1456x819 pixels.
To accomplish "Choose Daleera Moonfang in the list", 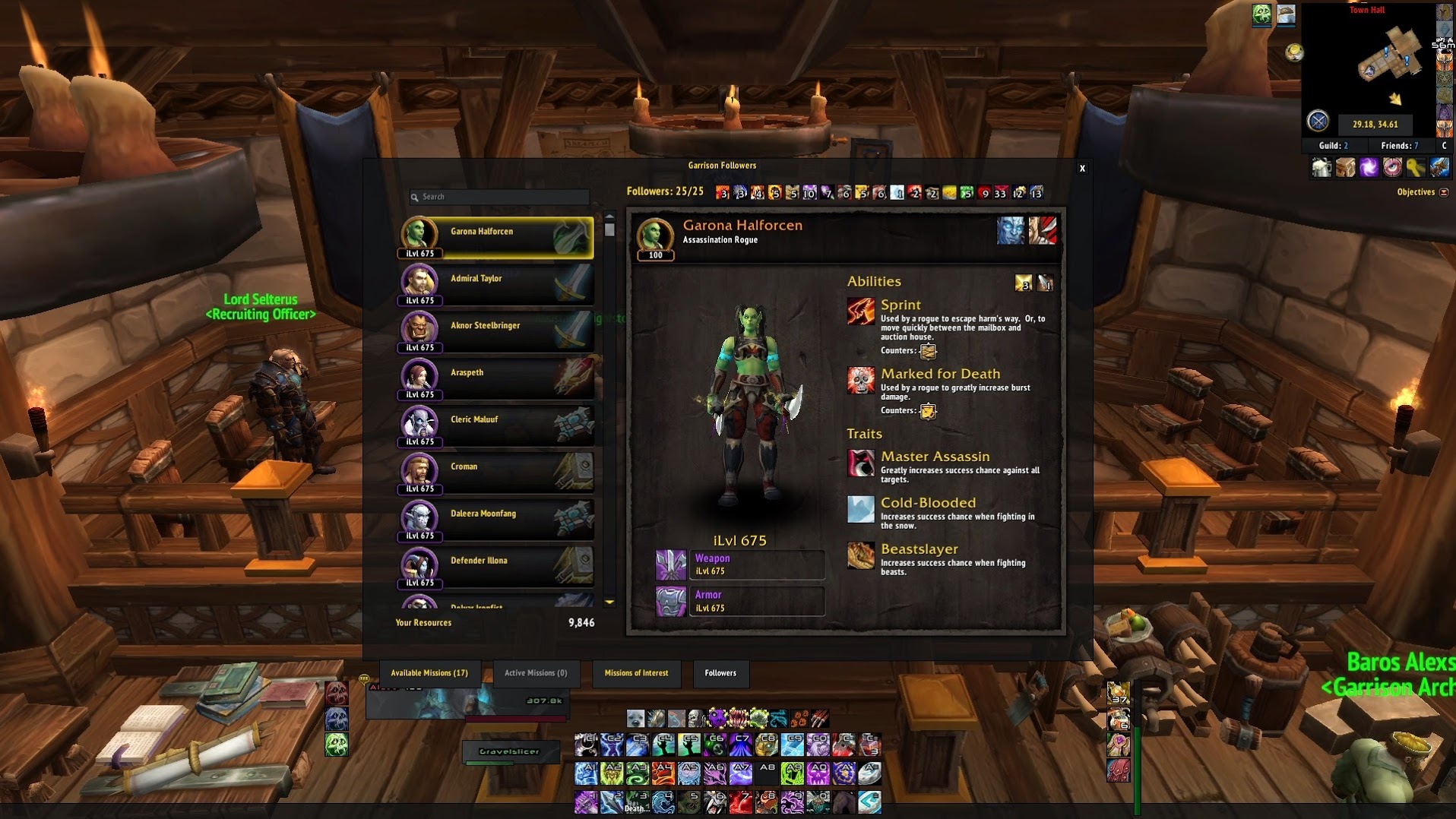I will 496,520.
